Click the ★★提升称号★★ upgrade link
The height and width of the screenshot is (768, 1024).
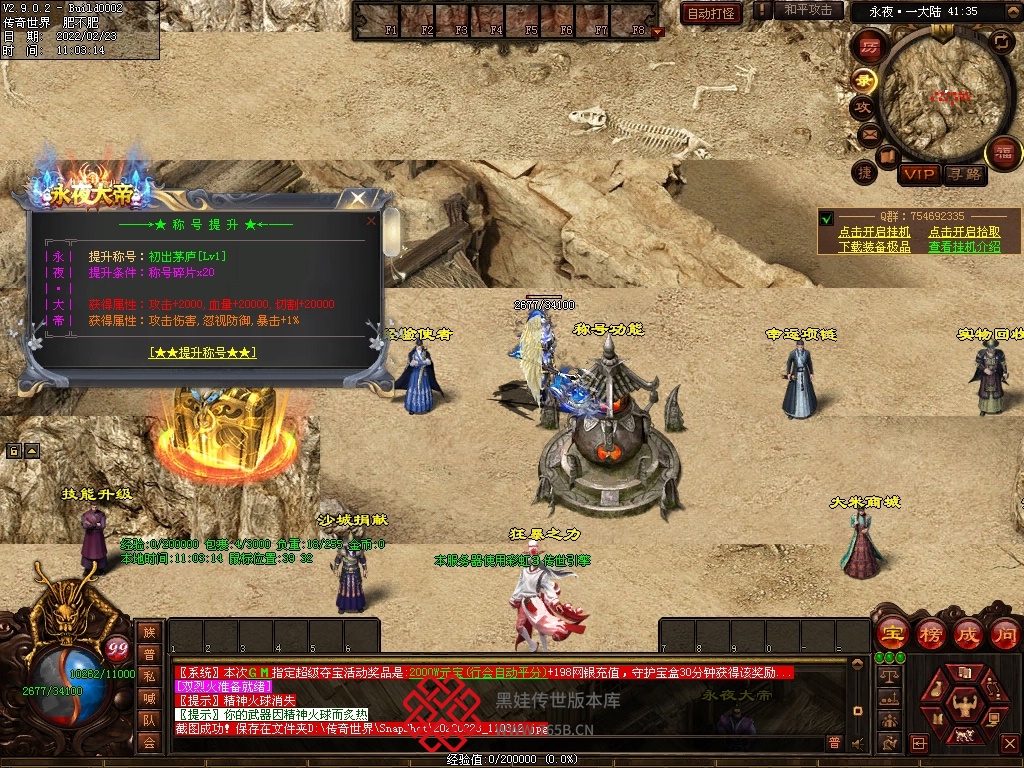click(202, 352)
